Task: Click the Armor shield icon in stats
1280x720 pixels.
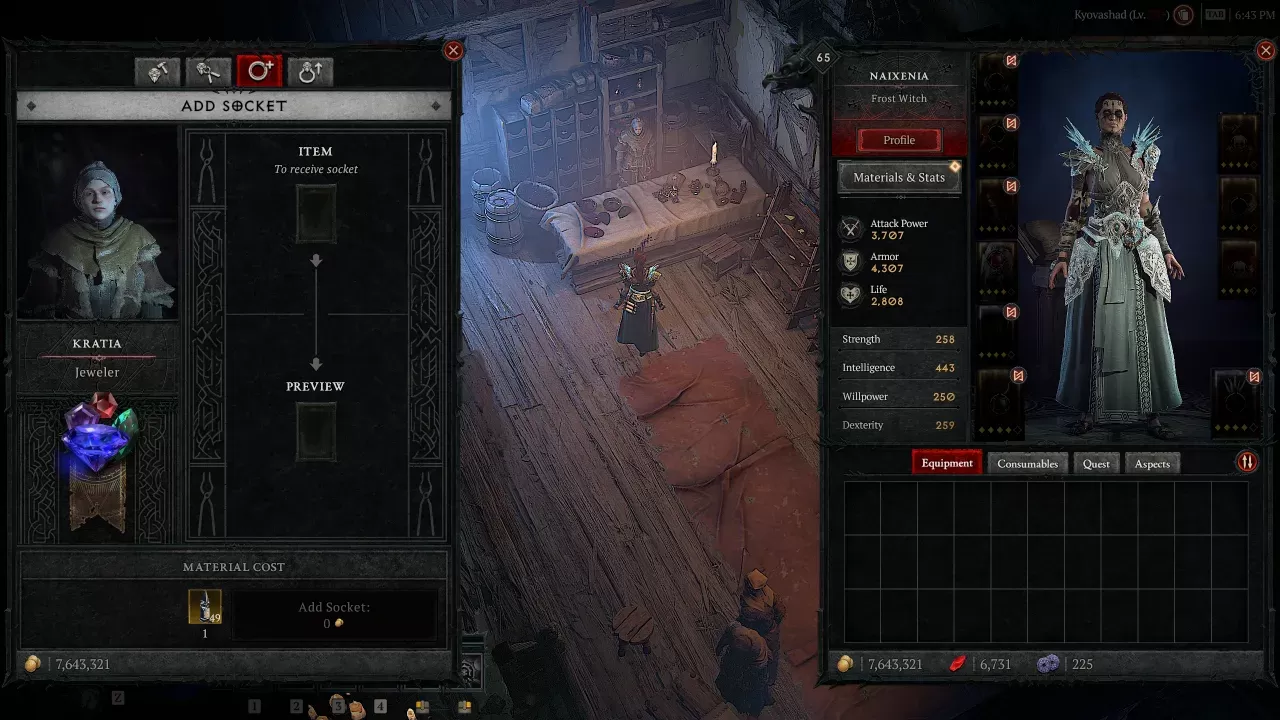Action: [x=849, y=262]
